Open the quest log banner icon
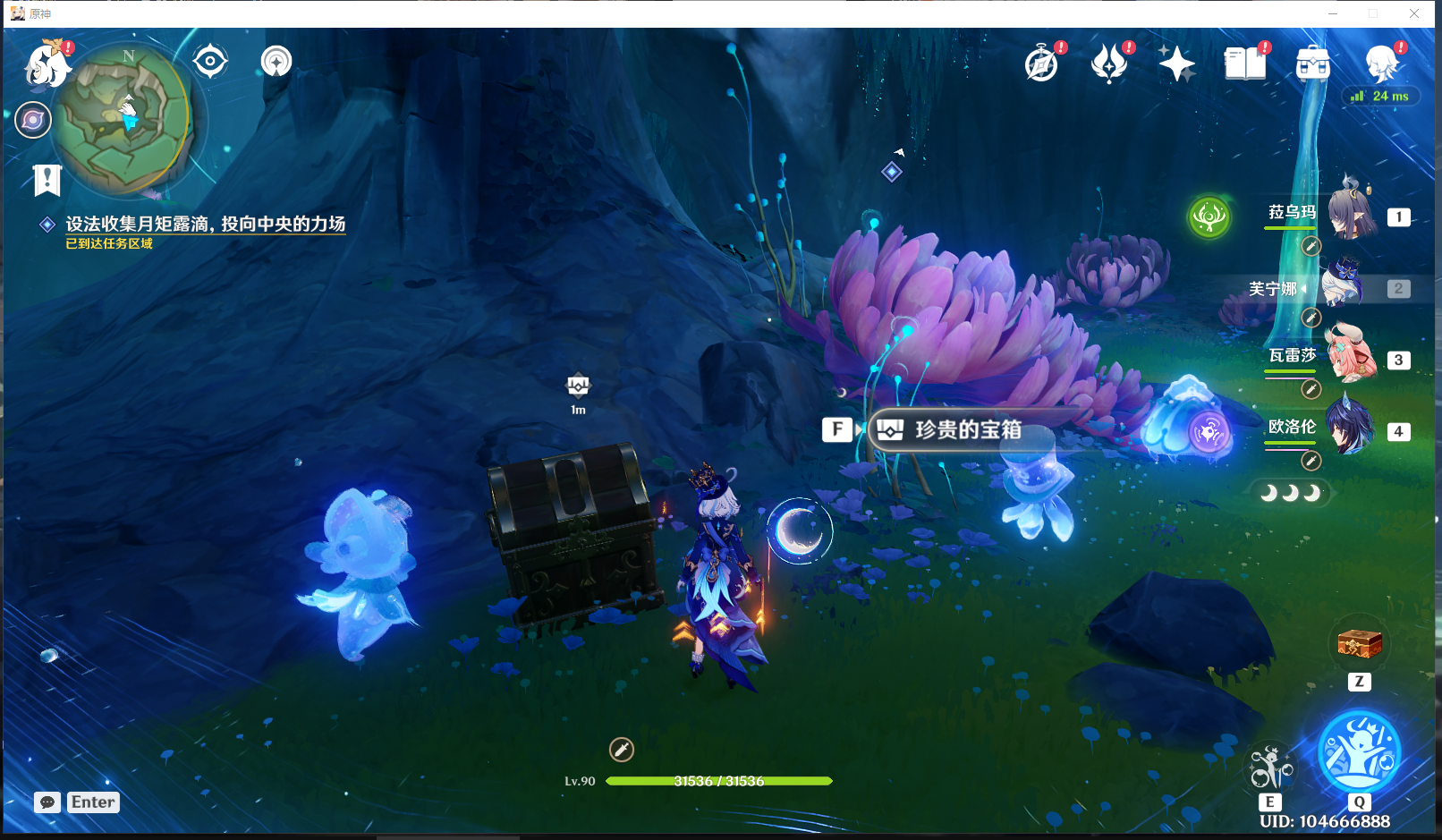Viewport: 1442px width, 840px height. [x=47, y=180]
